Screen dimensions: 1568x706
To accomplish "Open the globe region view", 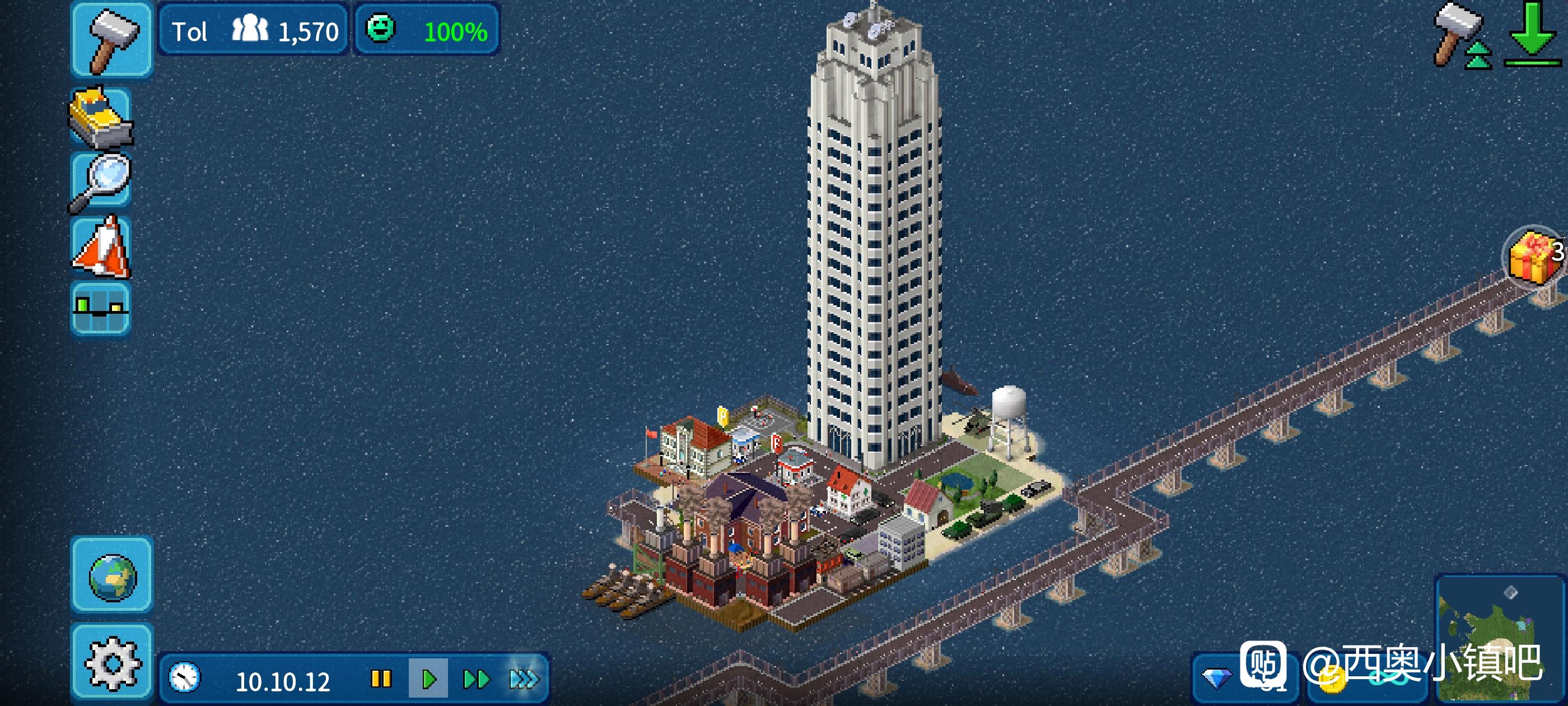I will (x=112, y=575).
